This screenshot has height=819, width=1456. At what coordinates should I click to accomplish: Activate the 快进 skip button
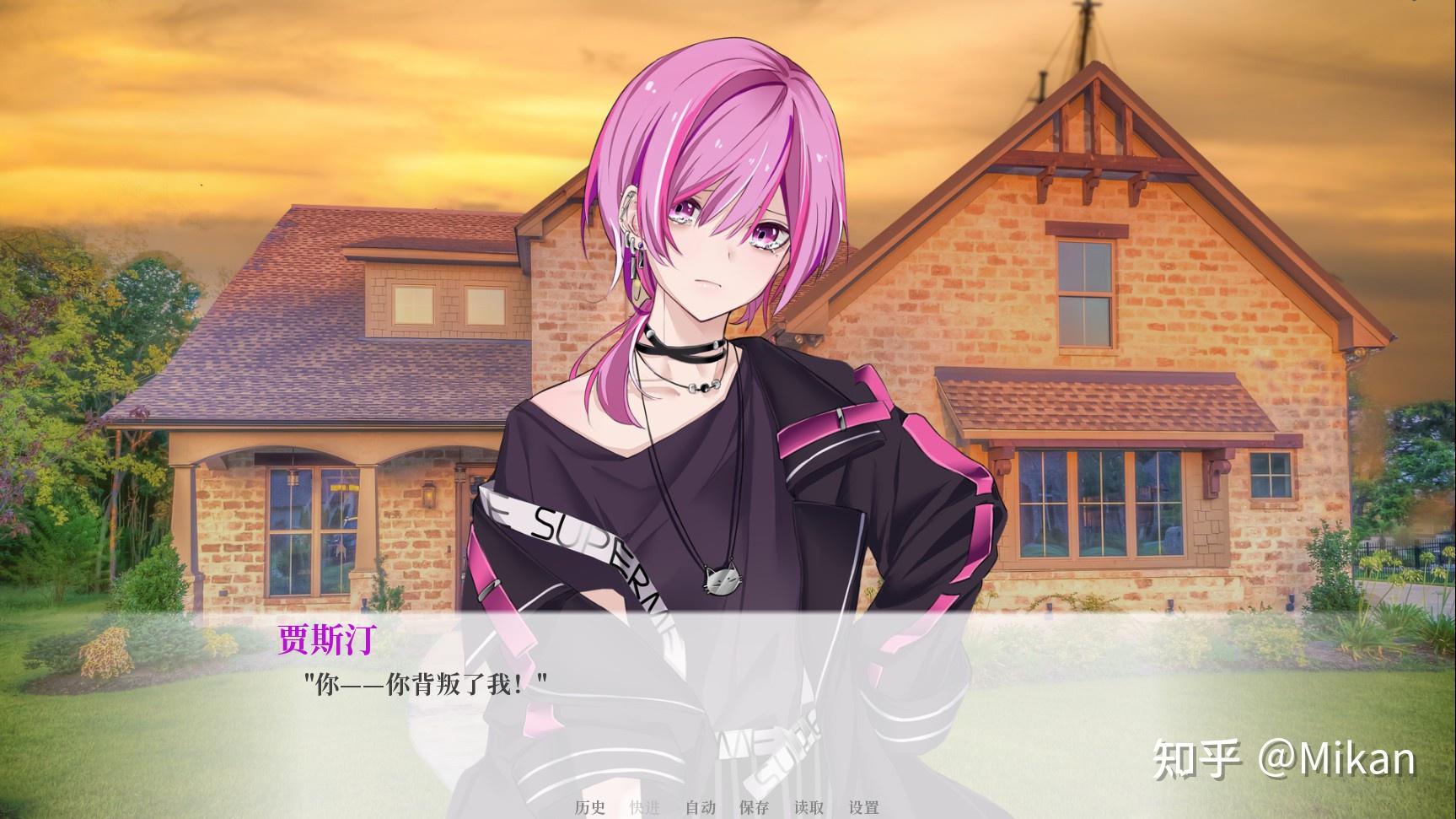(x=645, y=807)
